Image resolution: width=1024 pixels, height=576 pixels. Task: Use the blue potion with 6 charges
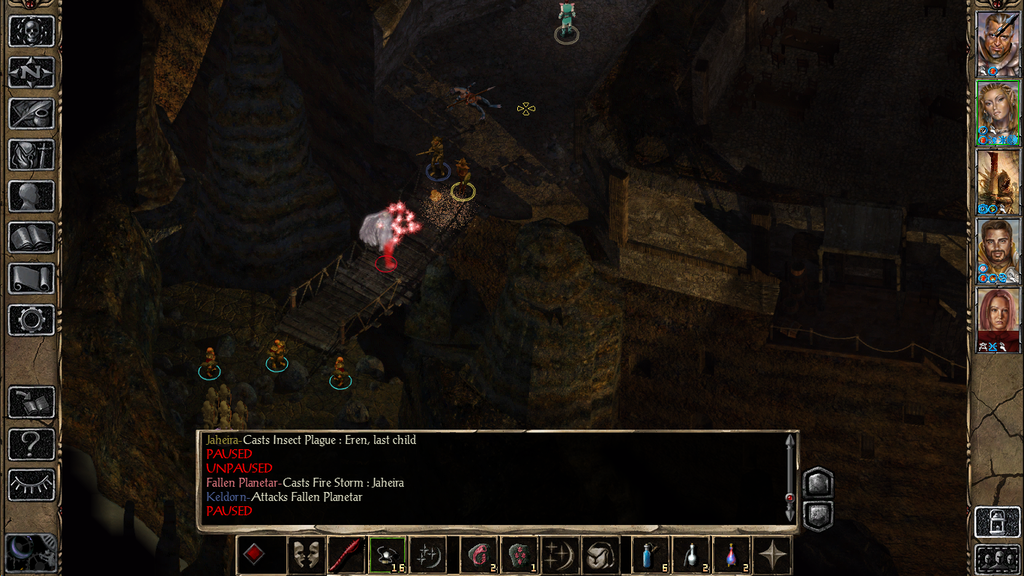(x=651, y=555)
